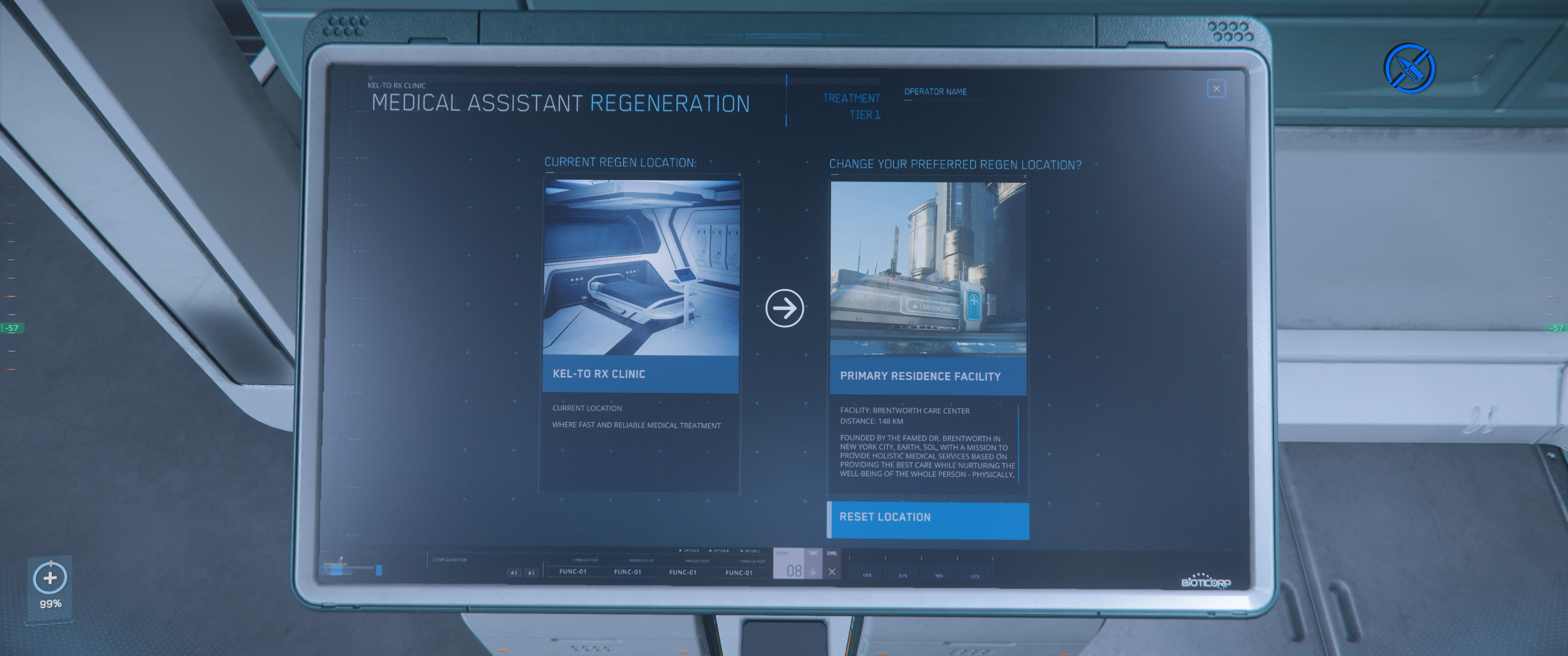Click the first FUNC-01 button
The height and width of the screenshot is (656, 1568).
[573, 571]
